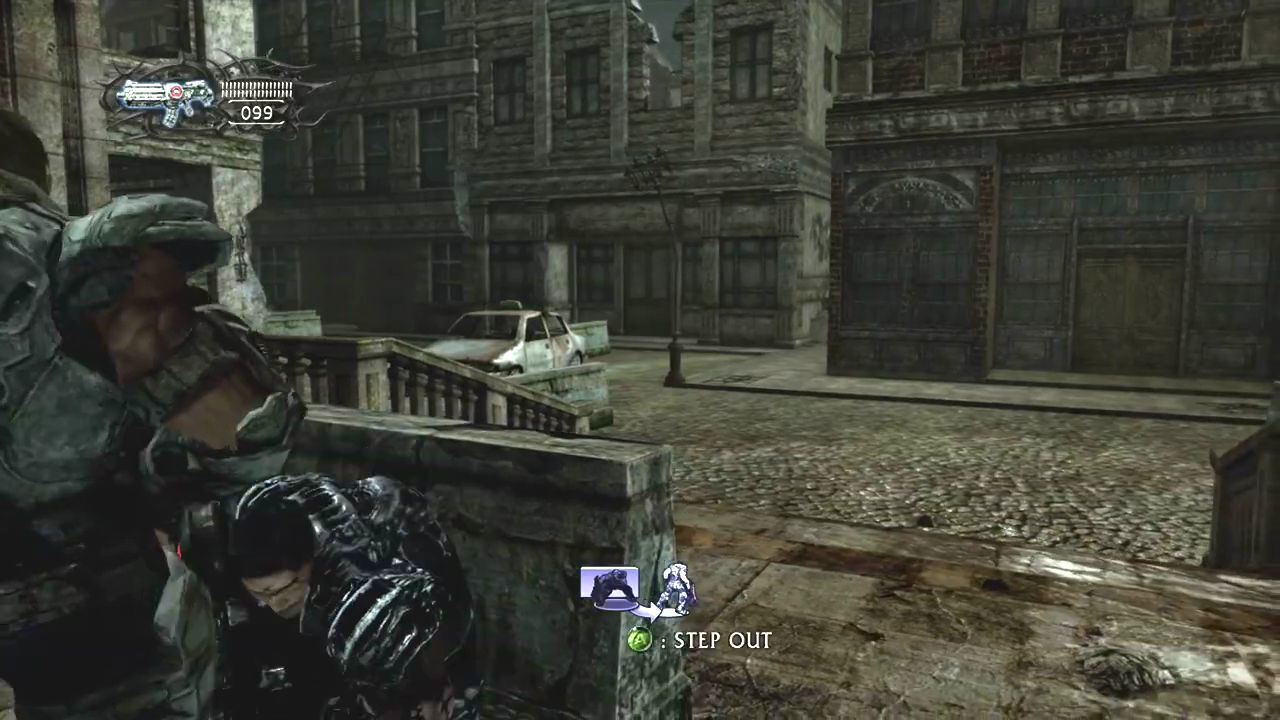Viewport: 1280px width, 720px height.
Task: Click the blue panel behind the crouching figure
Action: pos(588,579)
